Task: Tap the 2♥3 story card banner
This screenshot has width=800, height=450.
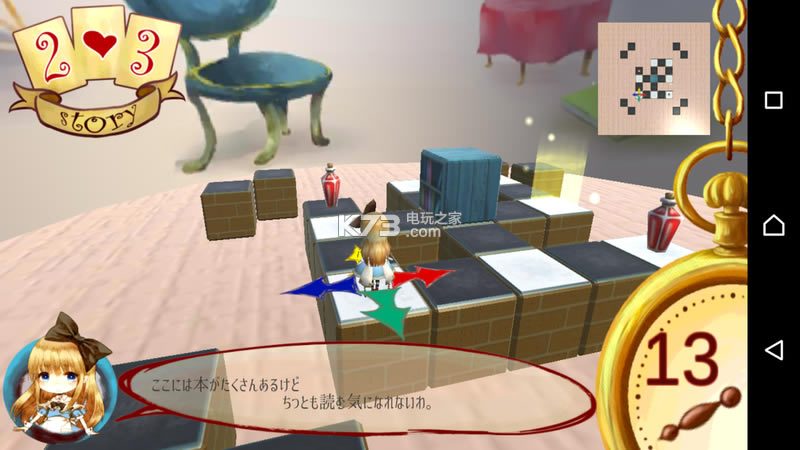Action: pyautogui.click(x=97, y=70)
